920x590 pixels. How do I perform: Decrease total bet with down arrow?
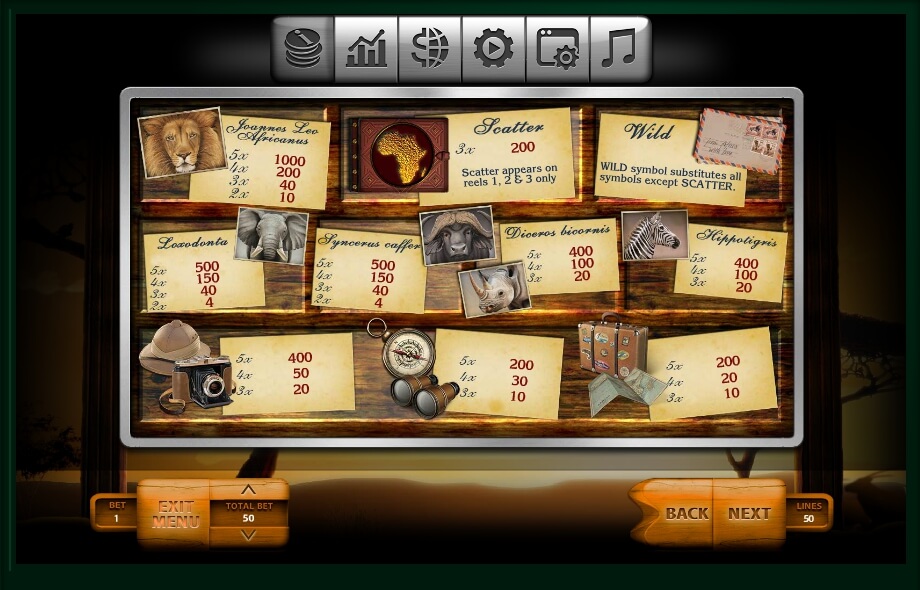tap(248, 536)
